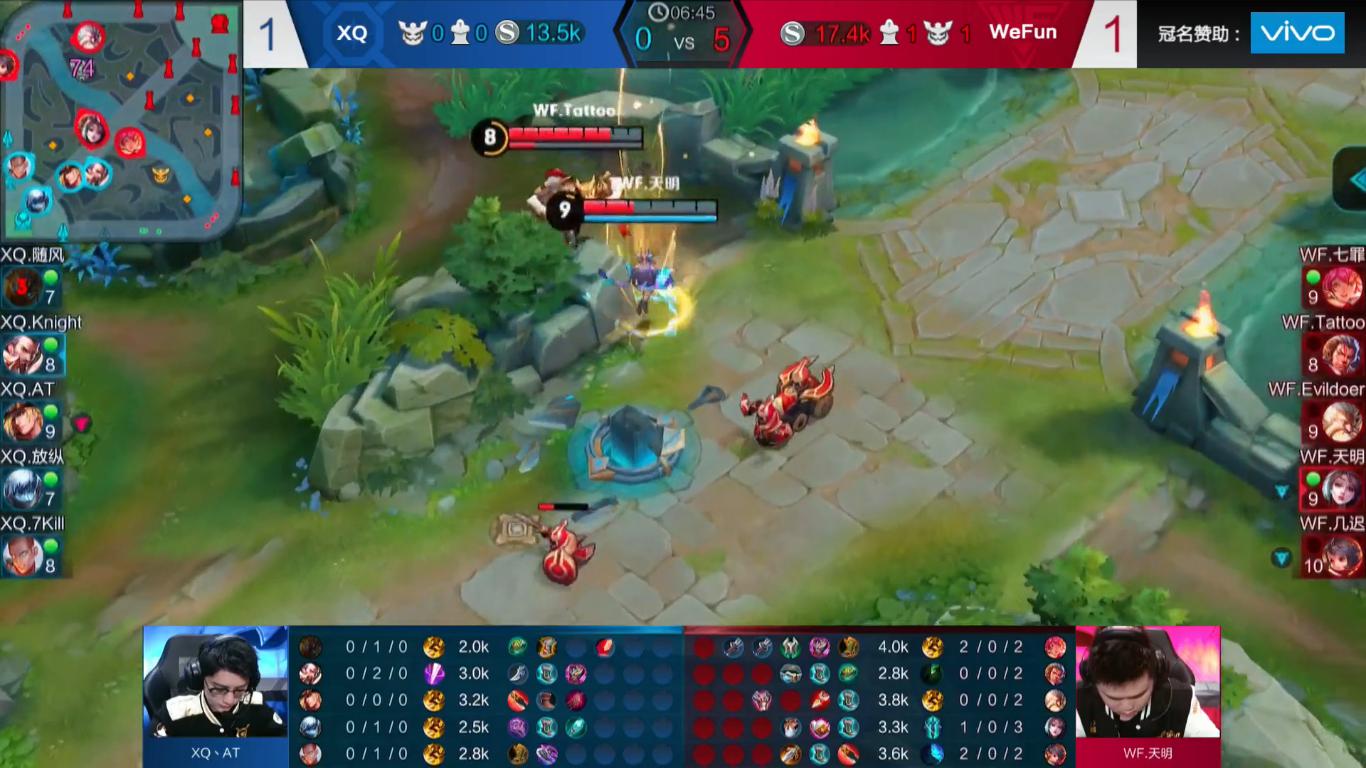Select the WF.几迟 hero portrait
The image size is (1366, 768).
(1342, 556)
